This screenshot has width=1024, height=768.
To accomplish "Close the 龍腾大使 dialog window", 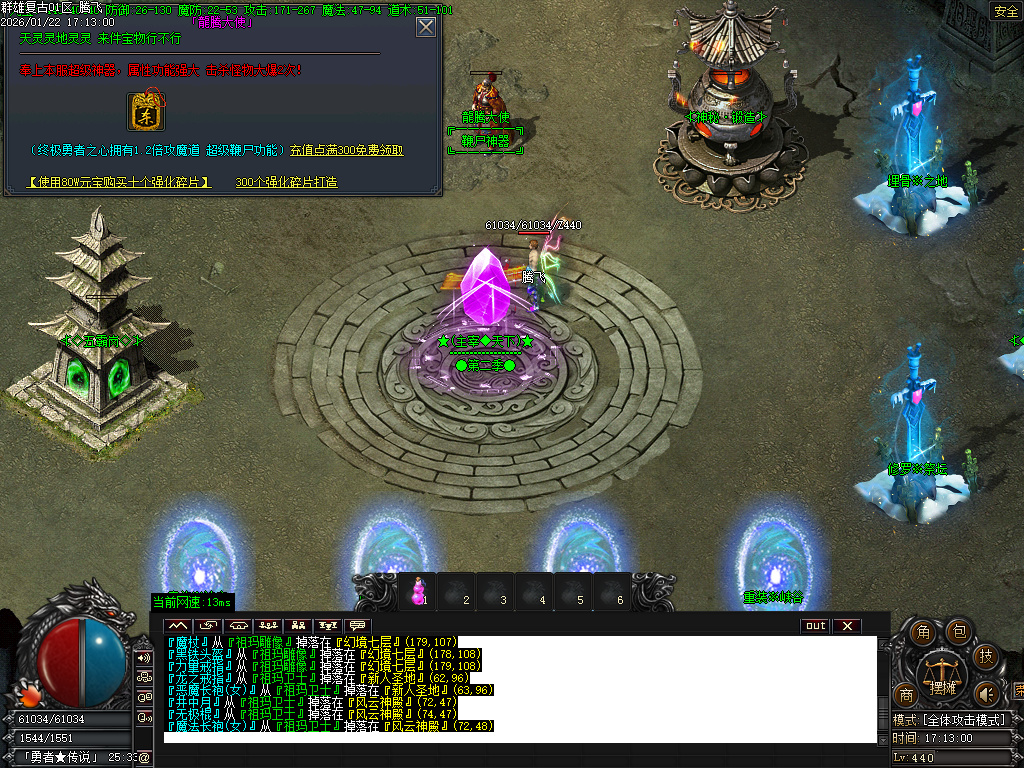I will coord(426,27).
